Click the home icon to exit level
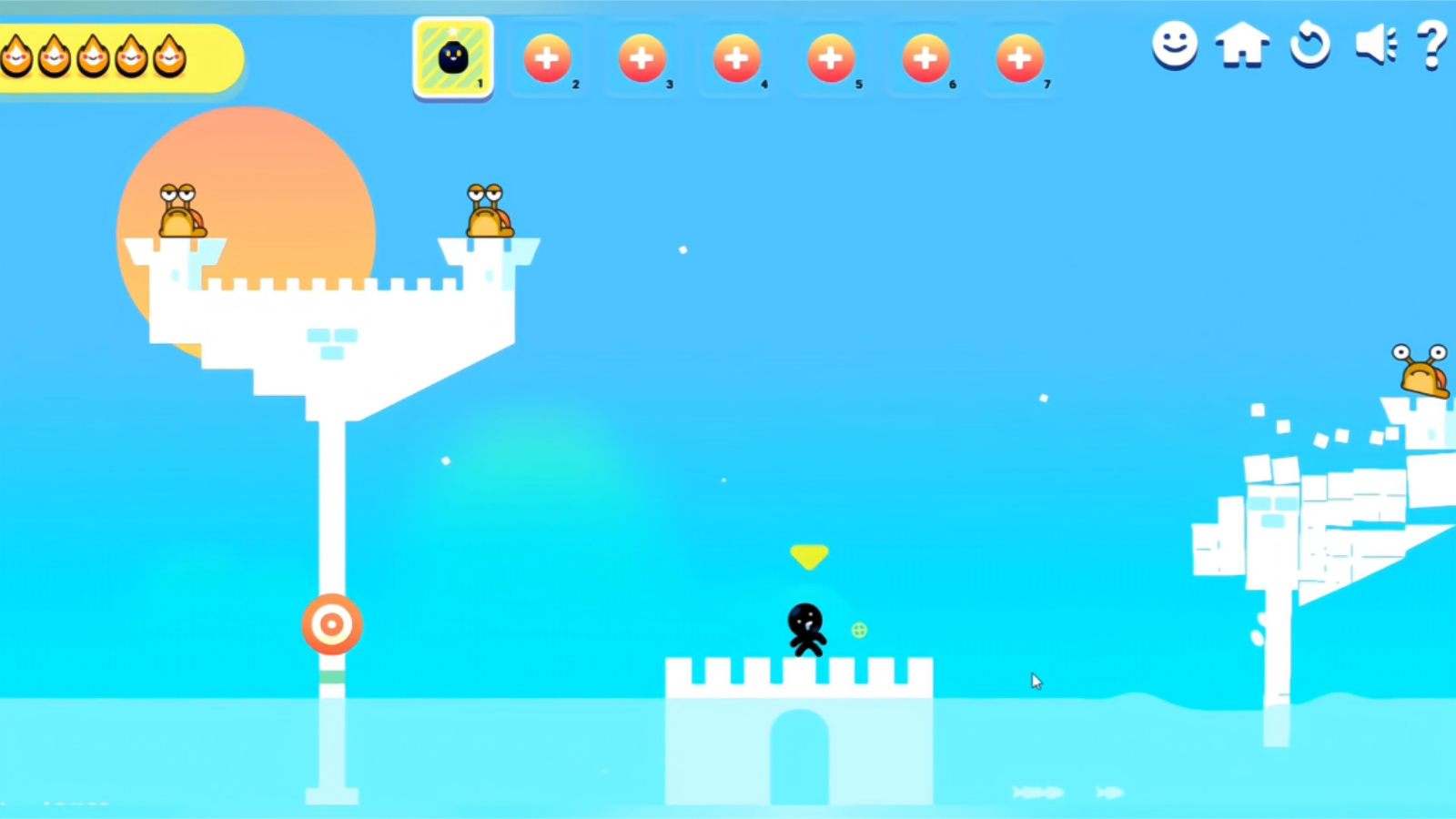 point(1241,47)
